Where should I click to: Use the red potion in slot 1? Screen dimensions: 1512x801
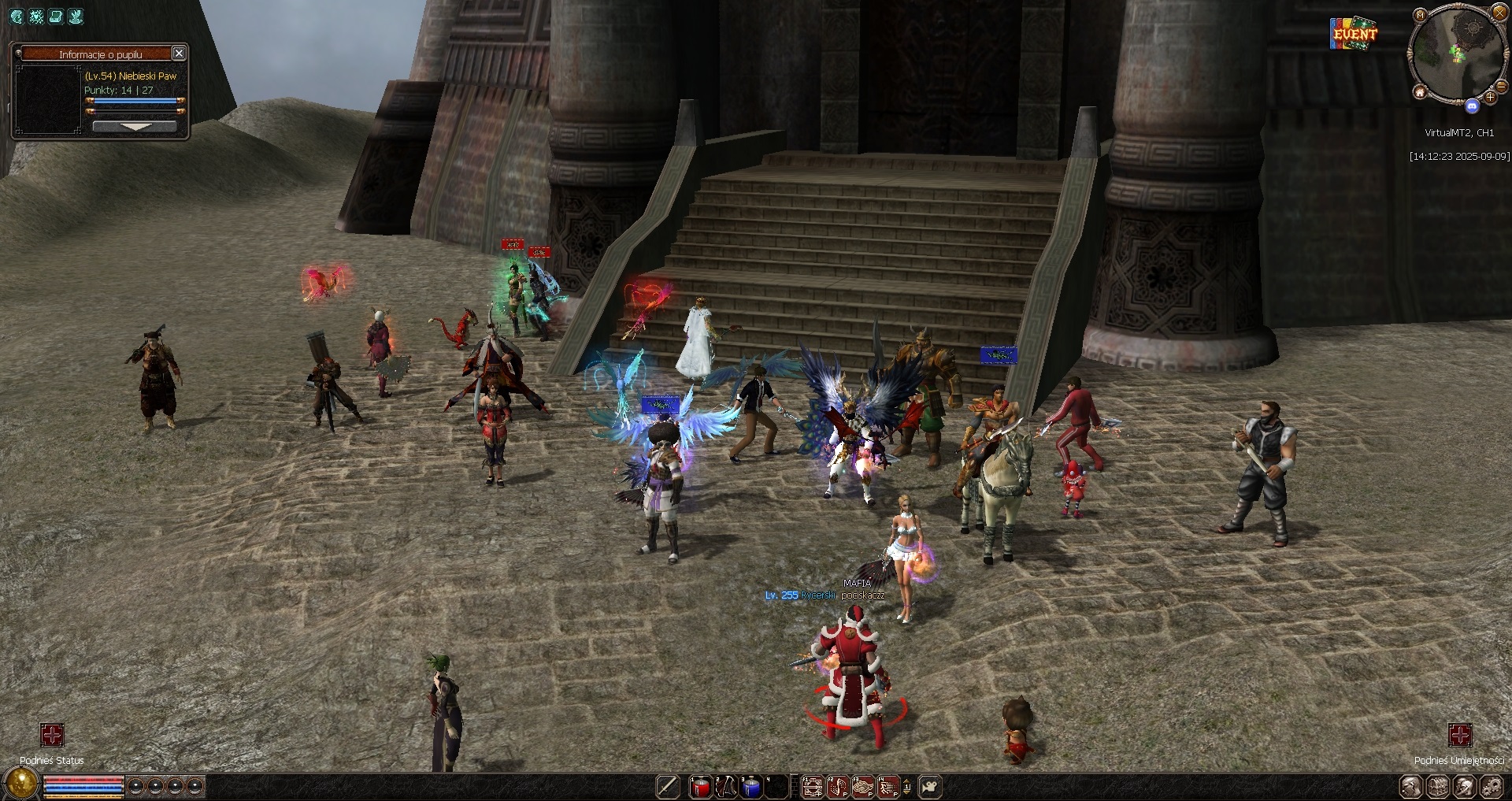pos(700,787)
